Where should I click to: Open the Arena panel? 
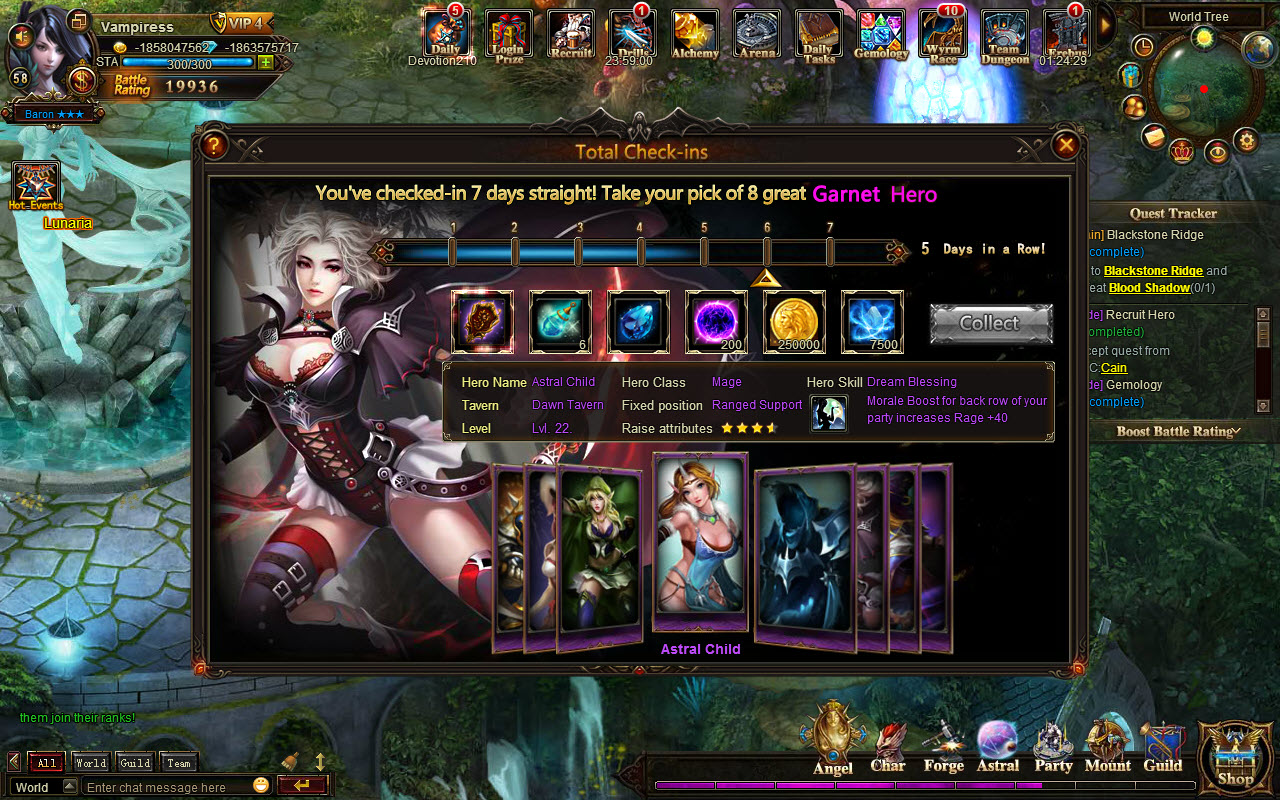[757, 33]
